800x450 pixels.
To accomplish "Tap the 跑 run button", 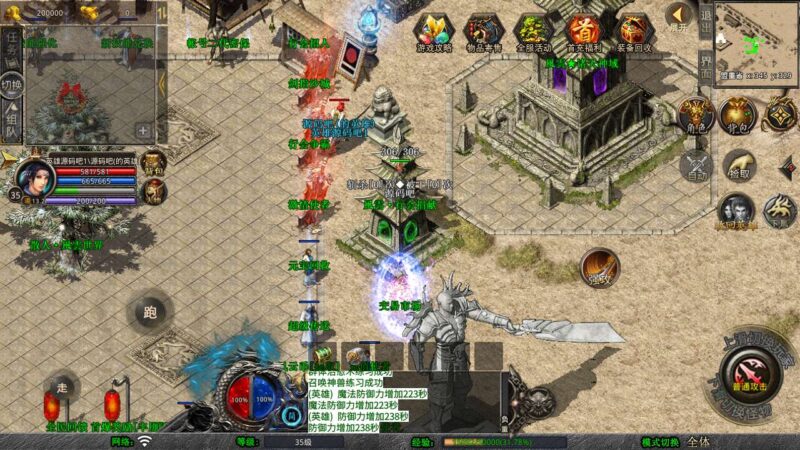I will [150, 313].
